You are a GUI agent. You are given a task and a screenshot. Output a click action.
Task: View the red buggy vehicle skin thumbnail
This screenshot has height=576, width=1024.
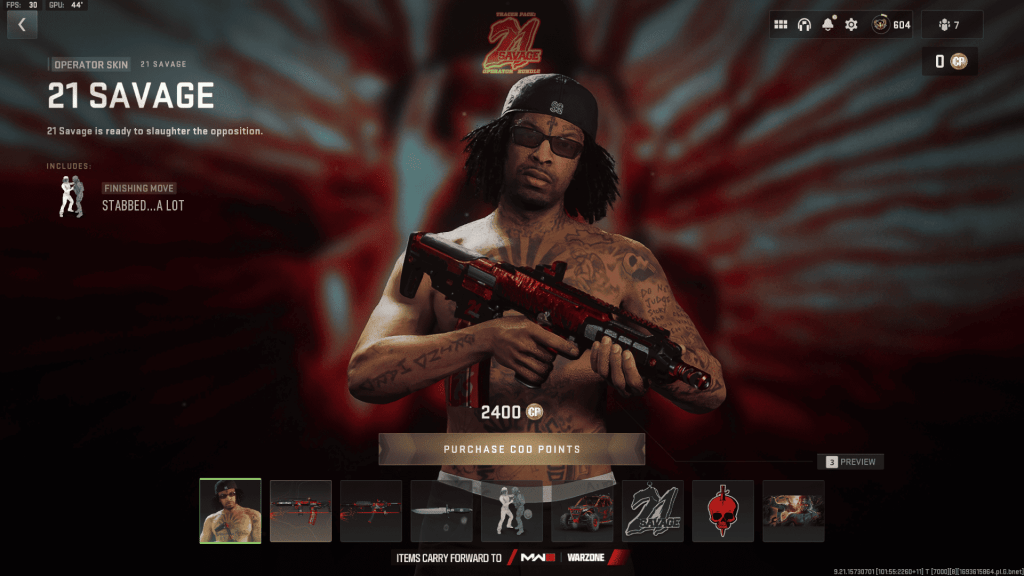click(x=582, y=511)
